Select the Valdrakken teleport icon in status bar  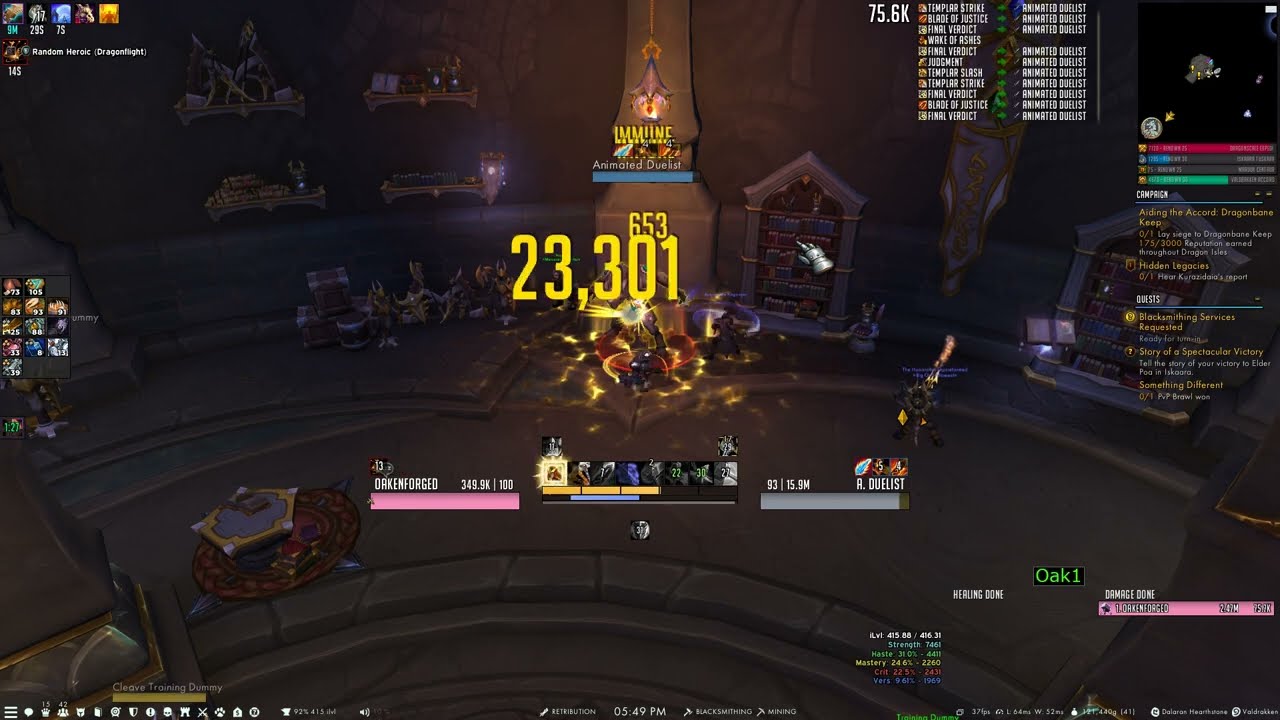[1237, 711]
